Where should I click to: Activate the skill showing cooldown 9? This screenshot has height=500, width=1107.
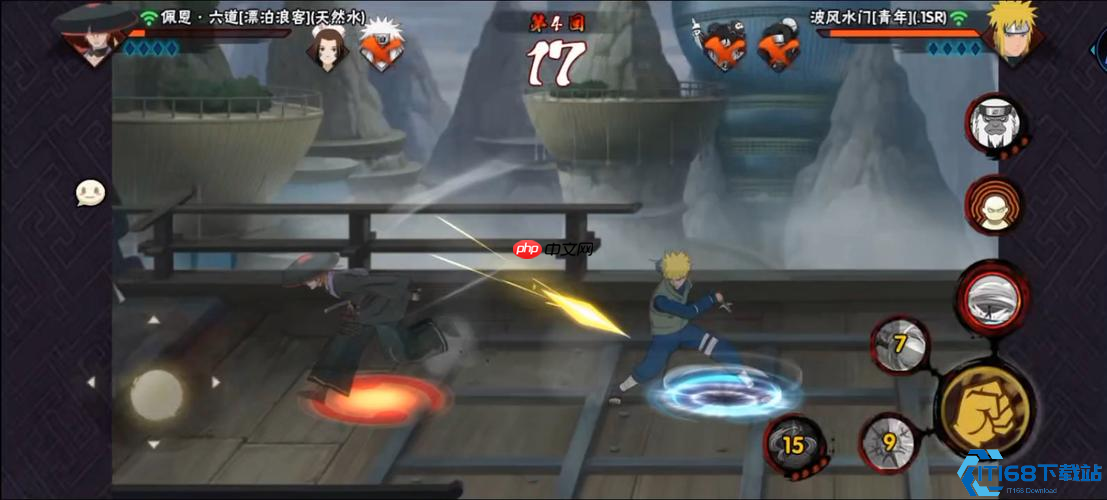(x=886, y=440)
